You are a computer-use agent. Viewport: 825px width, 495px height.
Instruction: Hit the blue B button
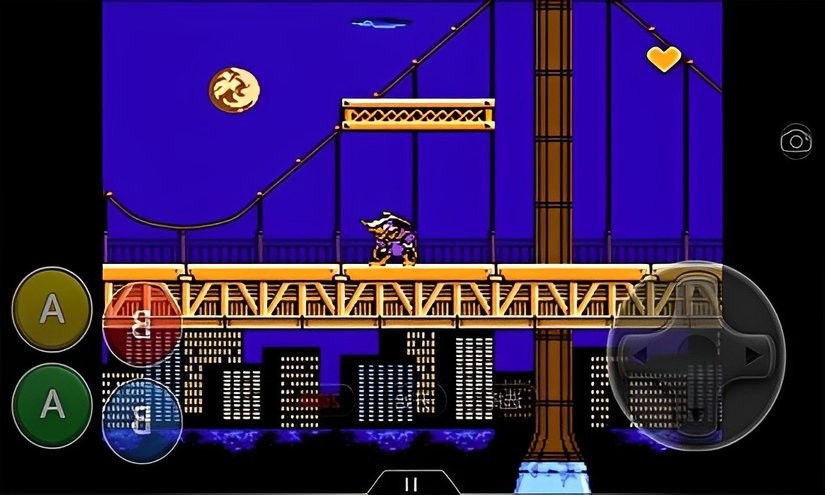(142, 418)
